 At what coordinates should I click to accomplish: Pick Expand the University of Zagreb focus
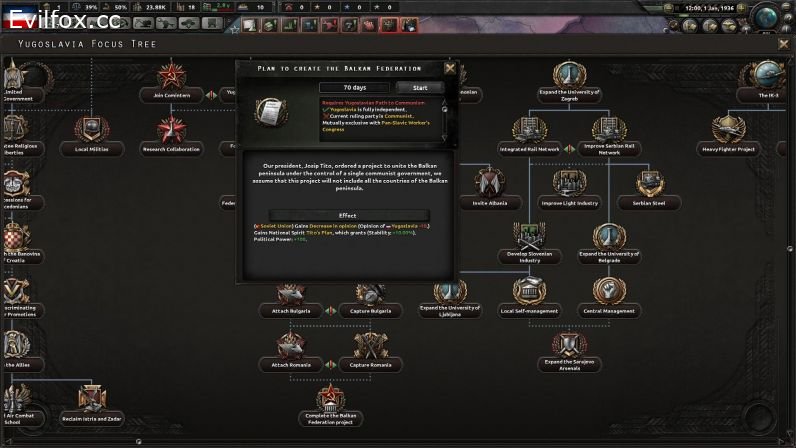tap(569, 78)
